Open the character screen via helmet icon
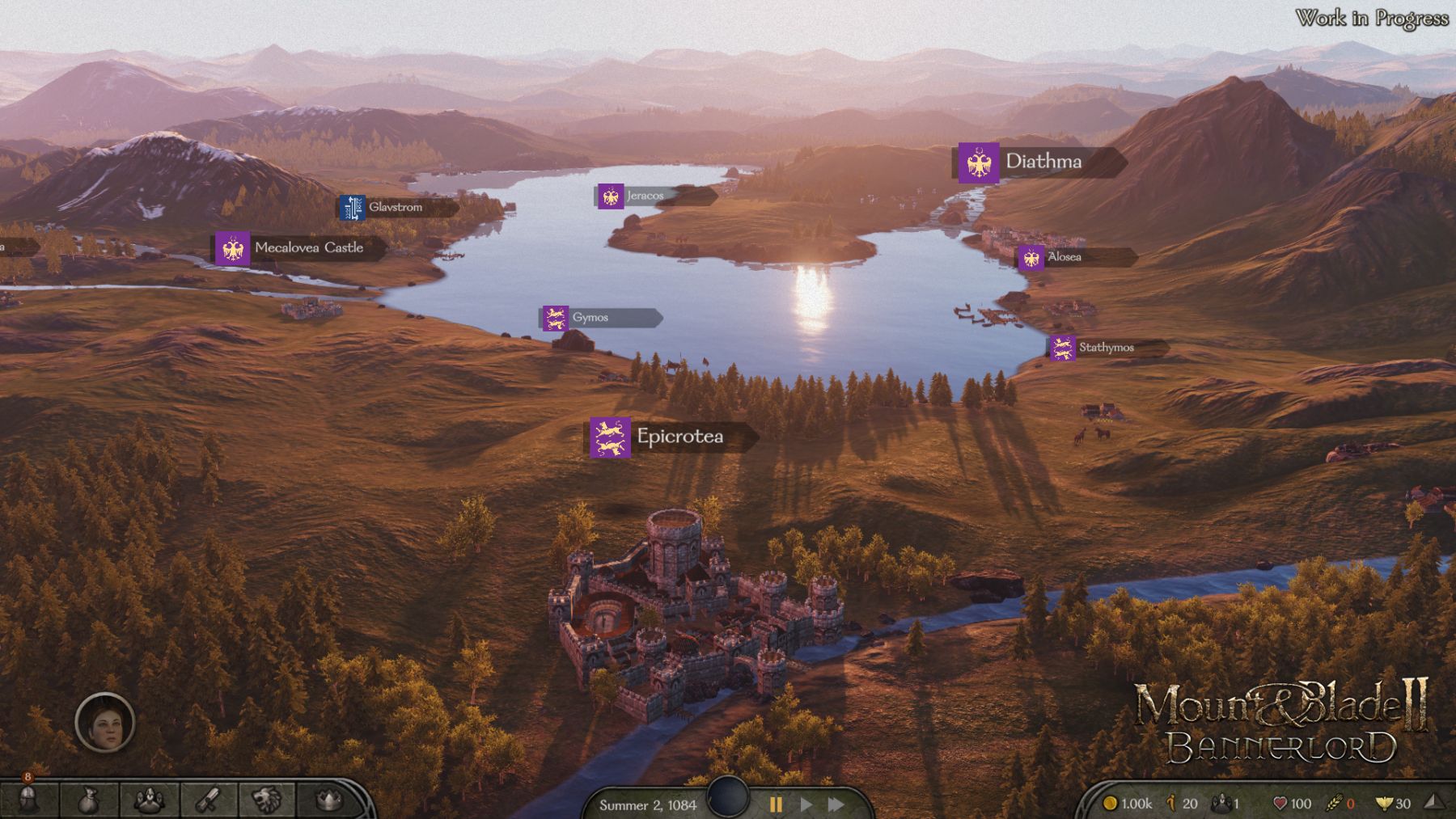Viewport: 1456px width, 819px height. coord(28,800)
